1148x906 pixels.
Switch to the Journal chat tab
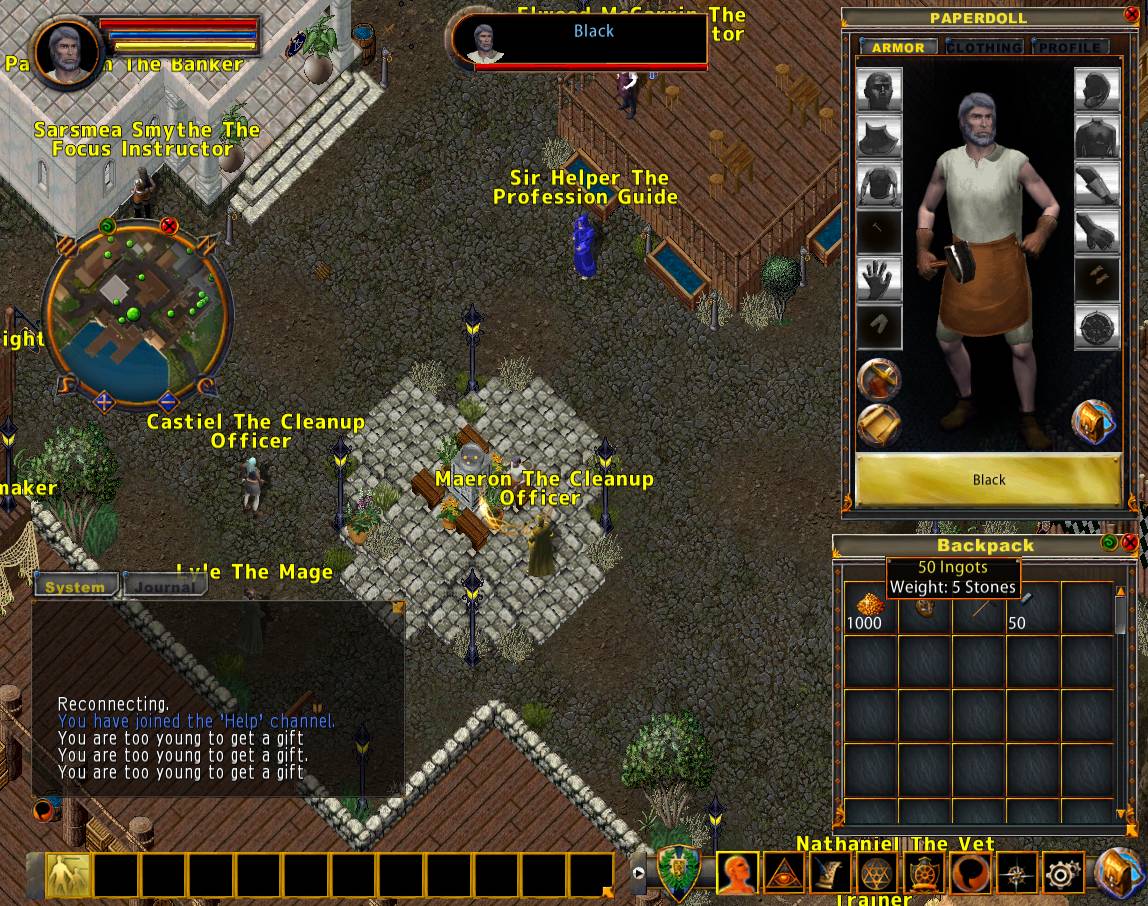[x=165, y=587]
